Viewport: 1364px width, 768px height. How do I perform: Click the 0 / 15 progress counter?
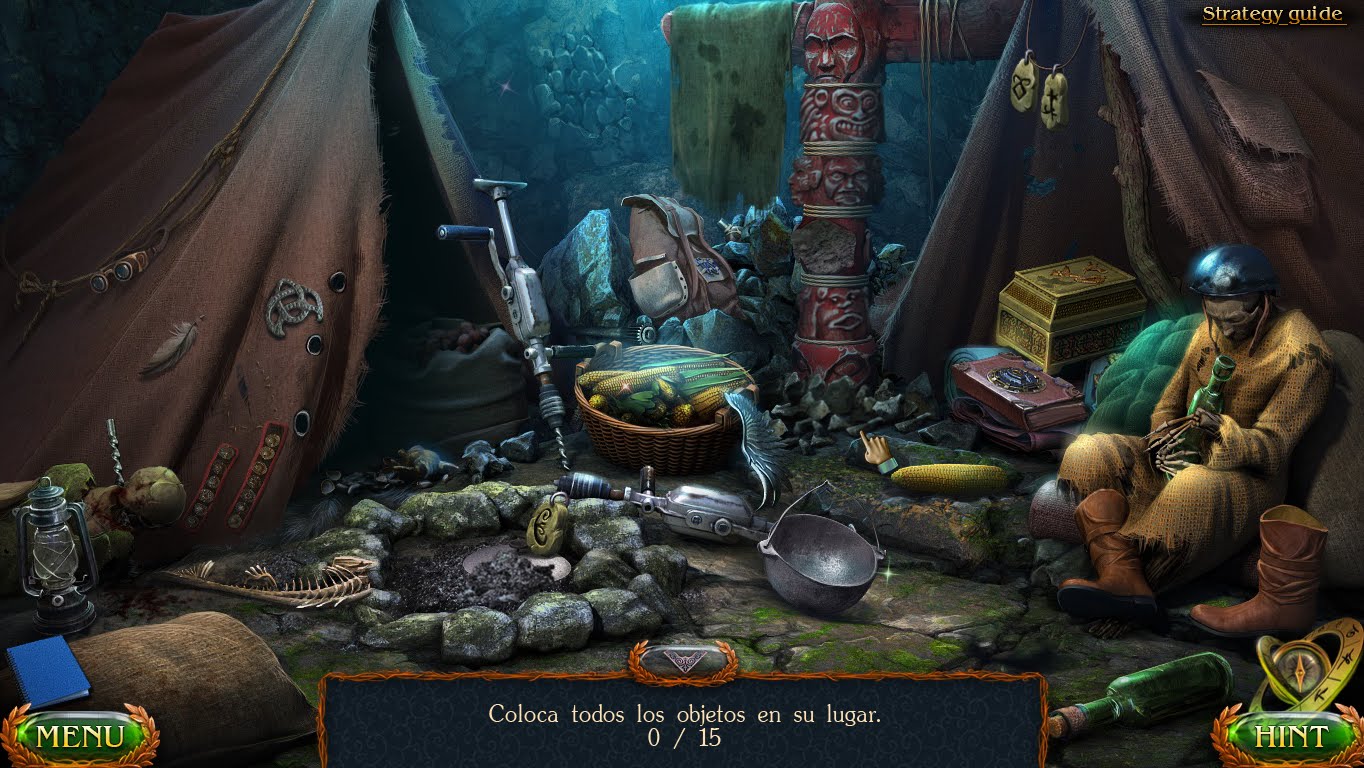tap(682, 736)
